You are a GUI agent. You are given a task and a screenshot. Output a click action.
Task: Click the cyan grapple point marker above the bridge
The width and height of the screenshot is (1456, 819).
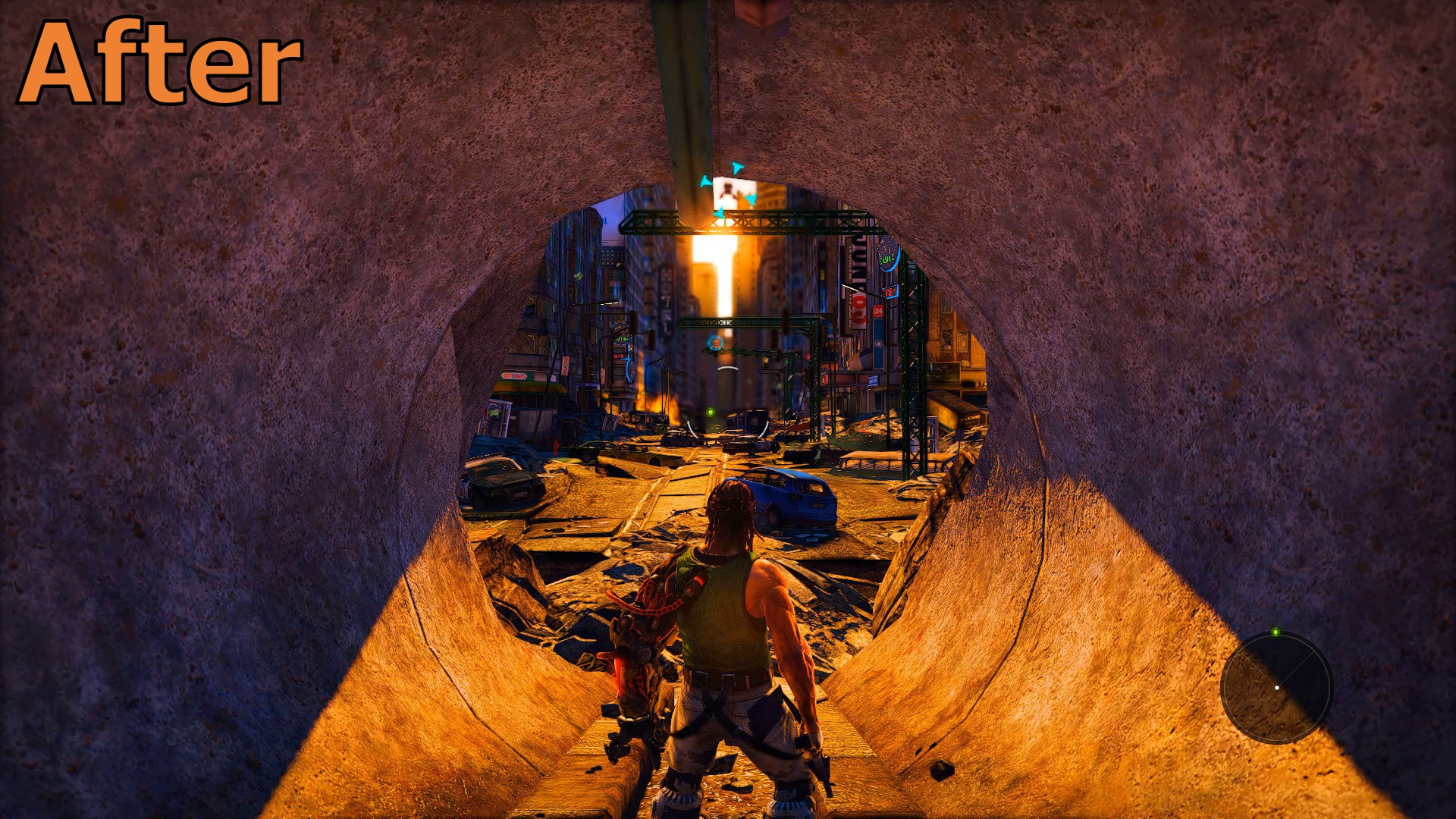(738, 168)
